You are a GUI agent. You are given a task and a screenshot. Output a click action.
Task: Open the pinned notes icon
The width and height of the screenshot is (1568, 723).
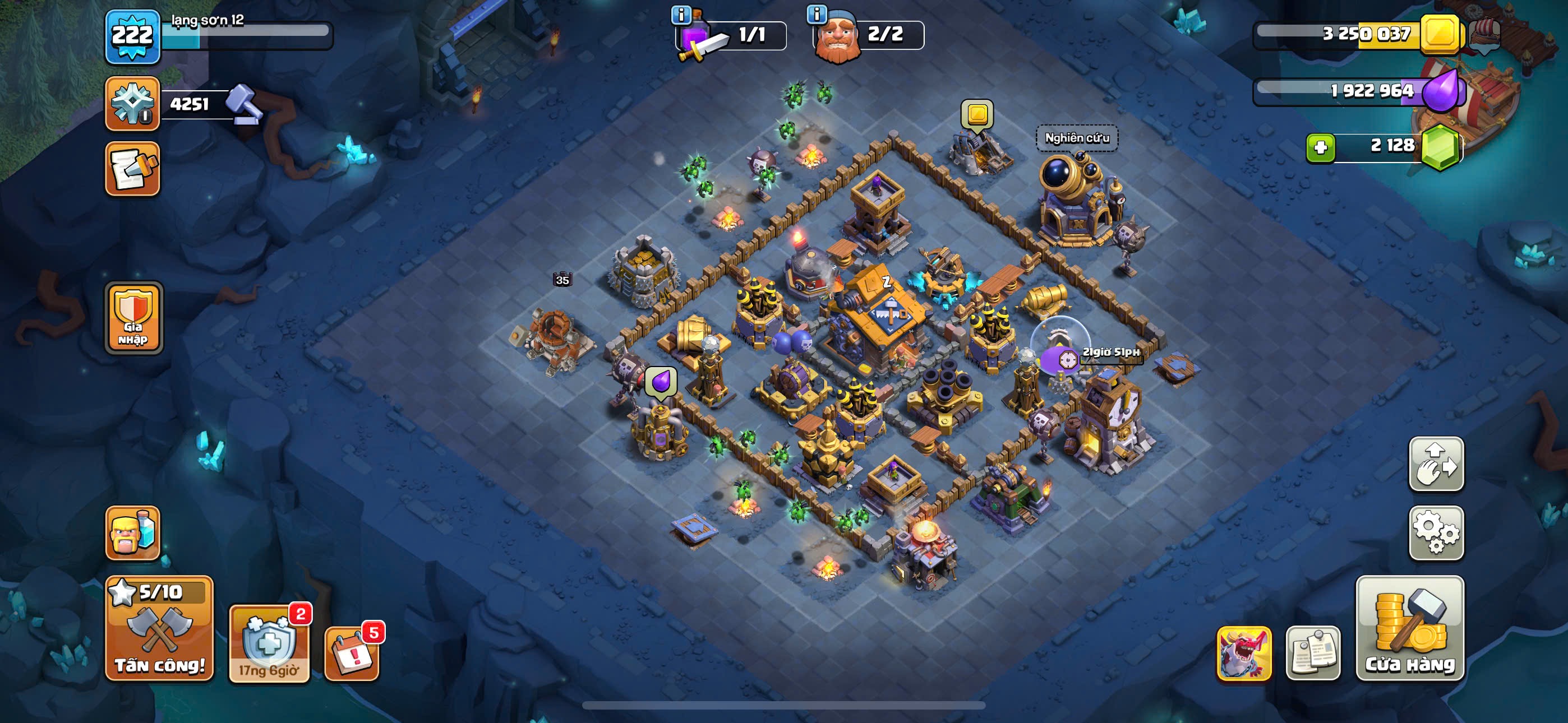(1313, 653)
